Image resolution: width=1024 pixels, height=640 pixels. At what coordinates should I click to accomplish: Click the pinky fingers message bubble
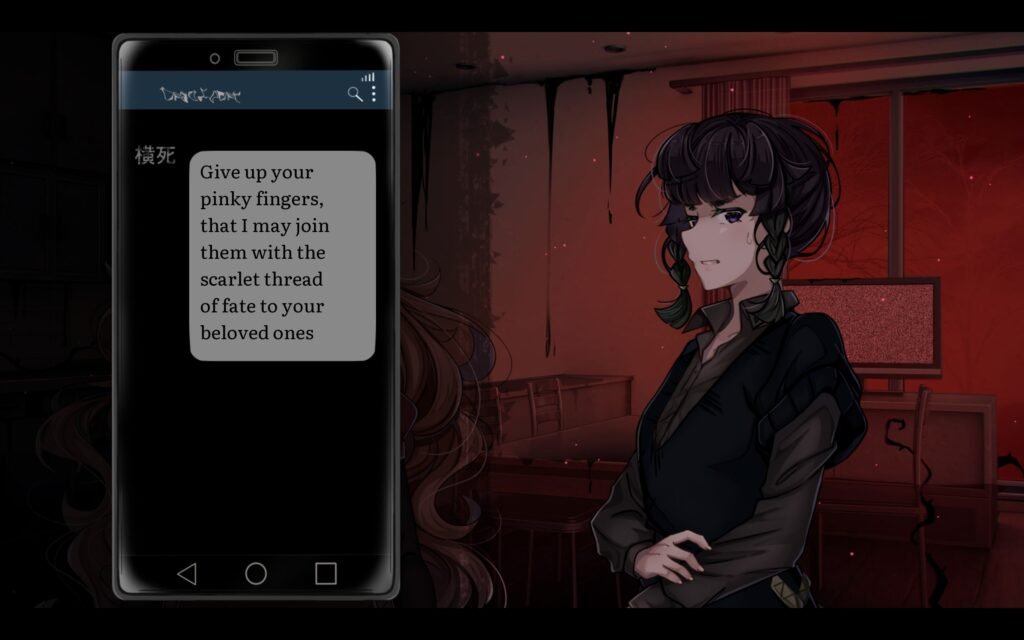point(282,255)
